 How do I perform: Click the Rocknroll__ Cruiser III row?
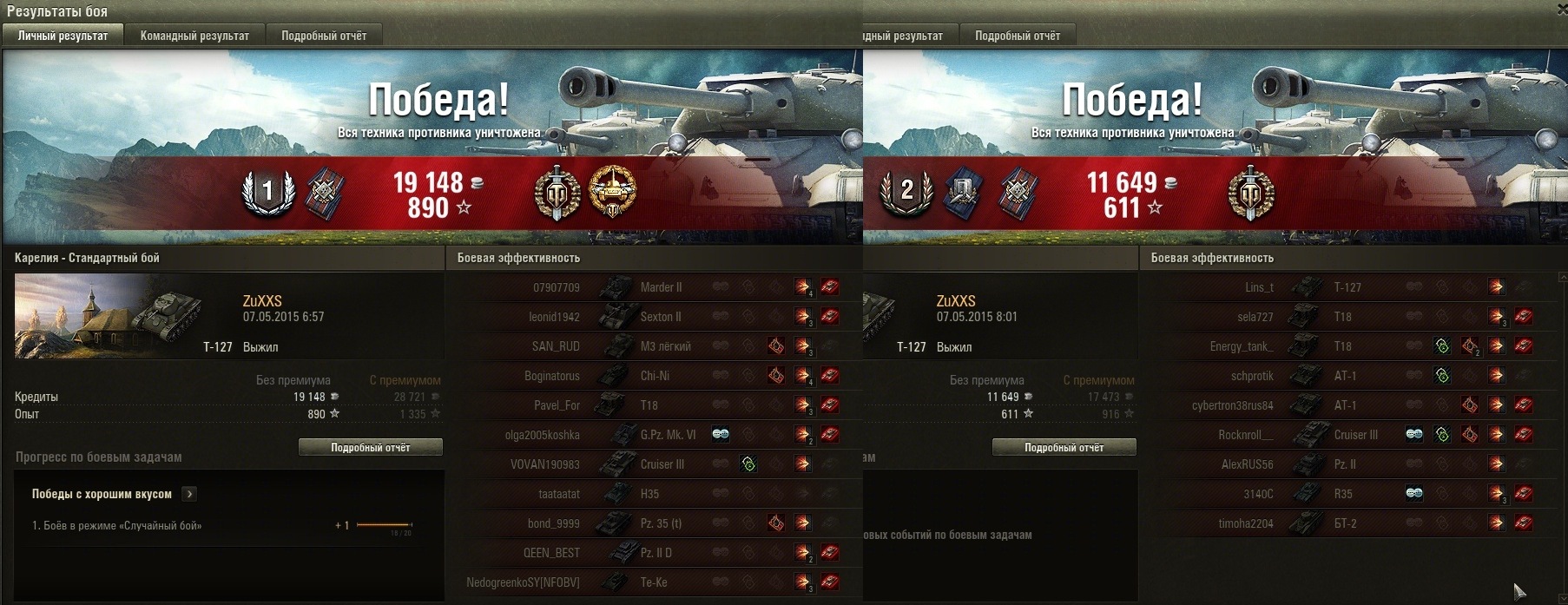1346,435
